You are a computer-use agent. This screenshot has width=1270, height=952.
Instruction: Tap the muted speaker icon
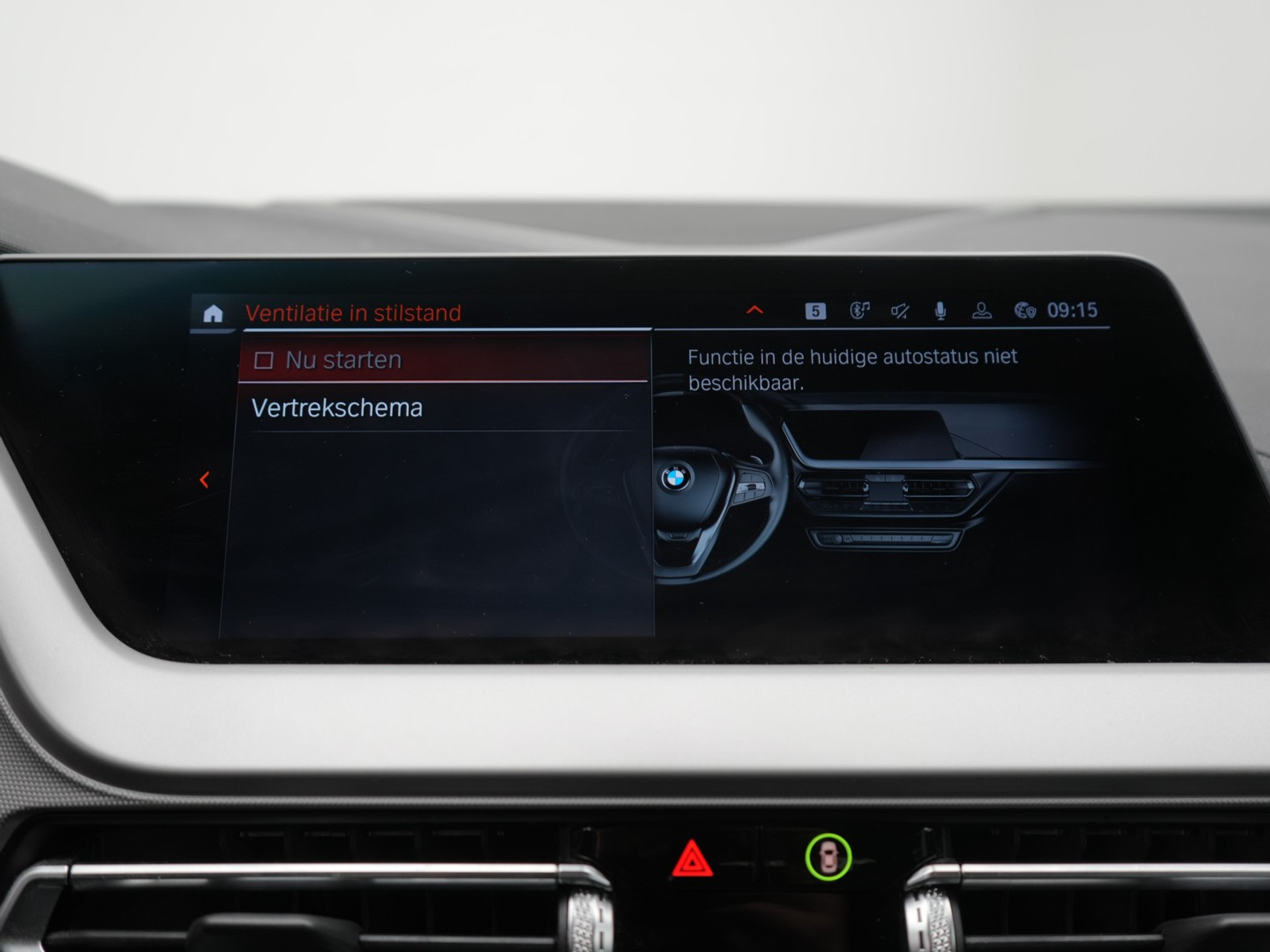[x=900, y=311]
